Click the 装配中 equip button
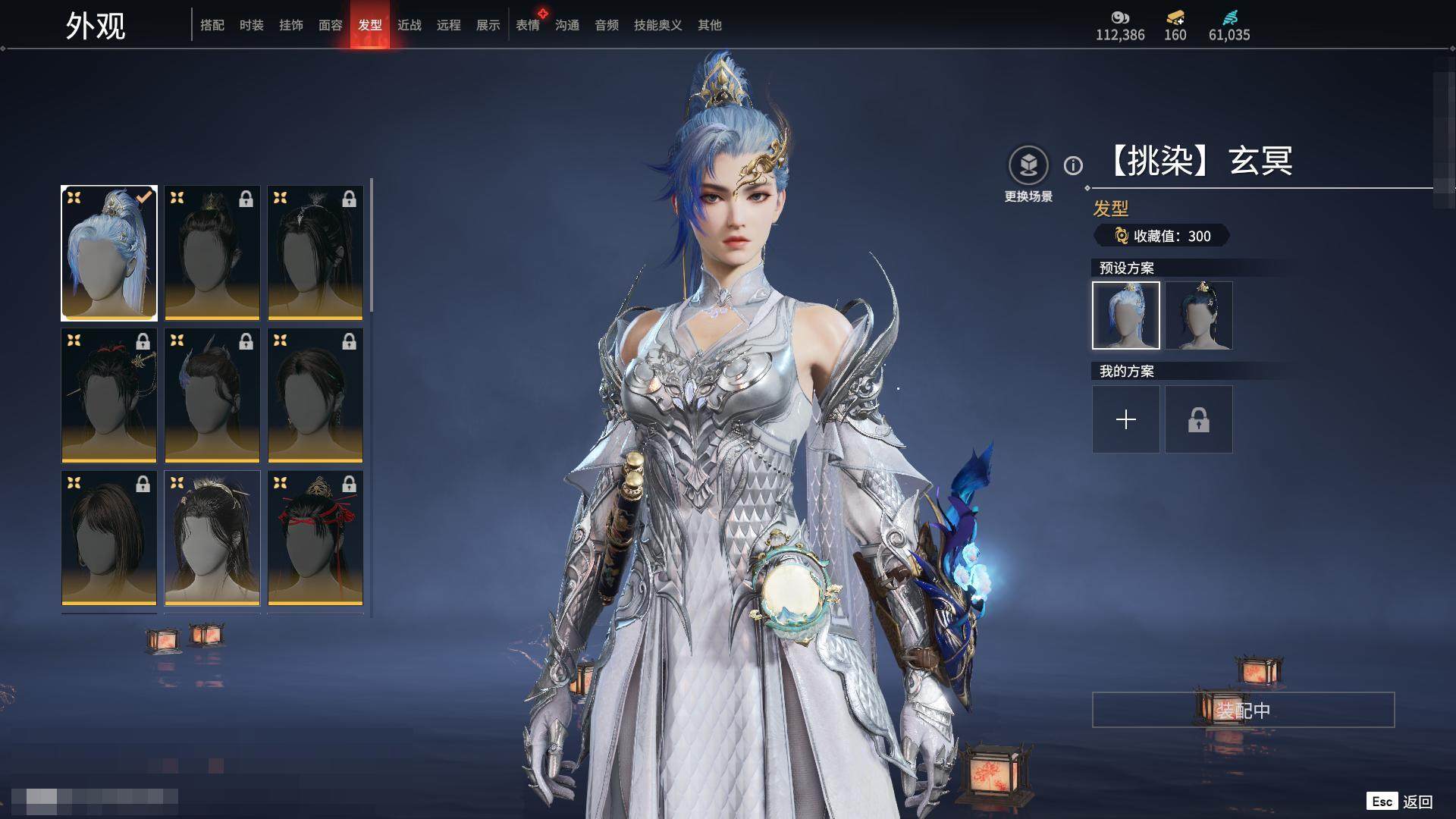Image resolution: width=1456 pixels, height=819 pixels. click(1243, 710)
